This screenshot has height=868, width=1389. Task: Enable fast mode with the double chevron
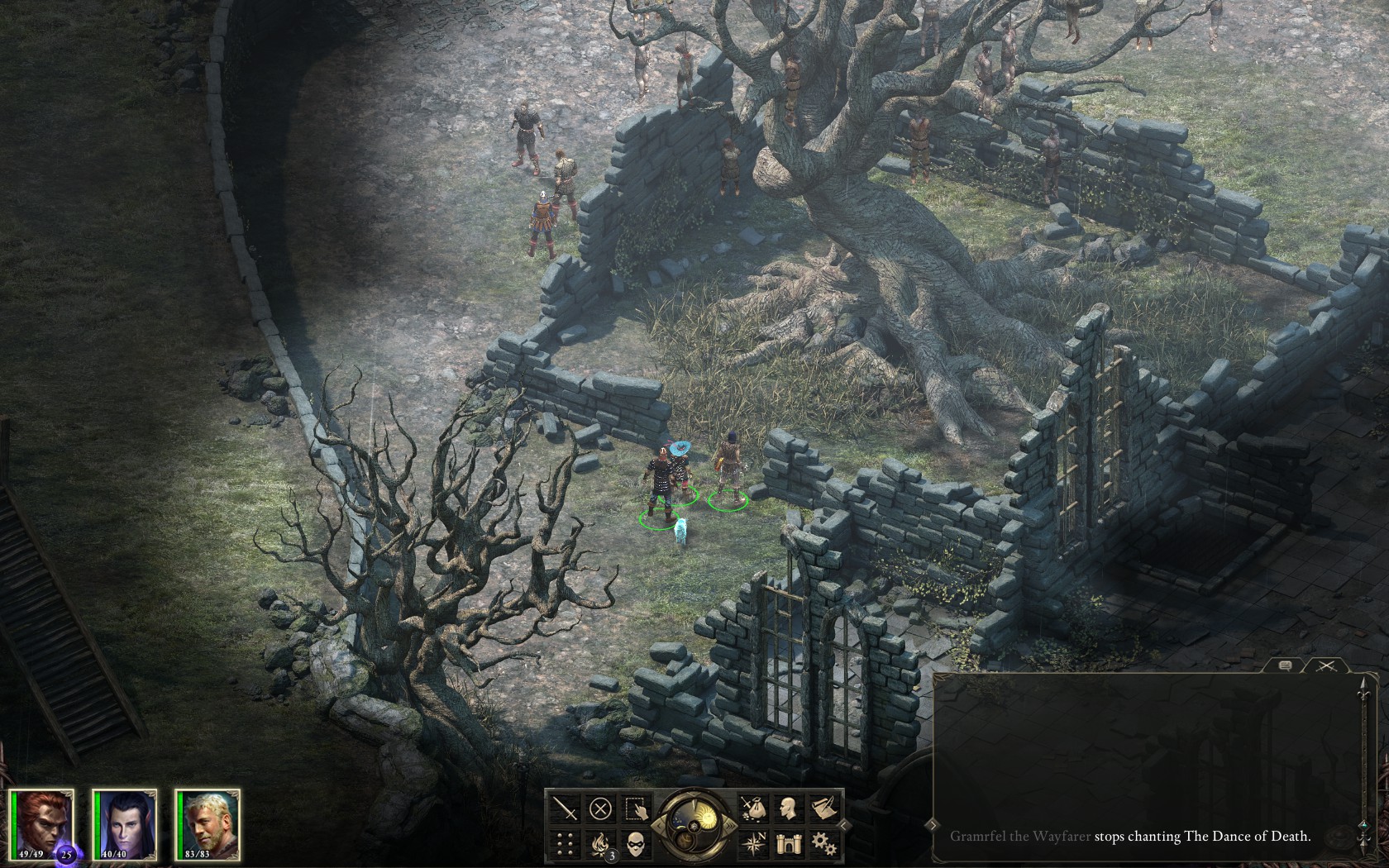[x=730, y=824]
